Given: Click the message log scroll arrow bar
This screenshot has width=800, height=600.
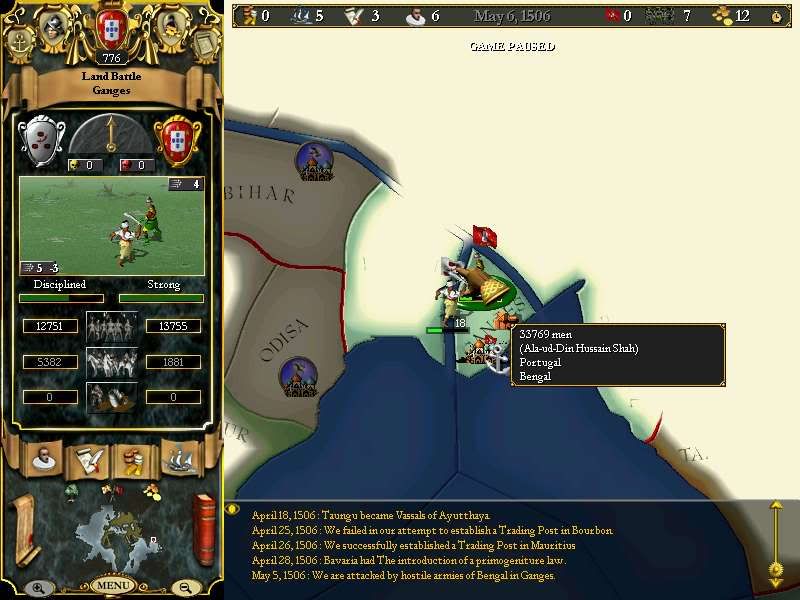Looking at the screenshot, I should pos(775,540).
